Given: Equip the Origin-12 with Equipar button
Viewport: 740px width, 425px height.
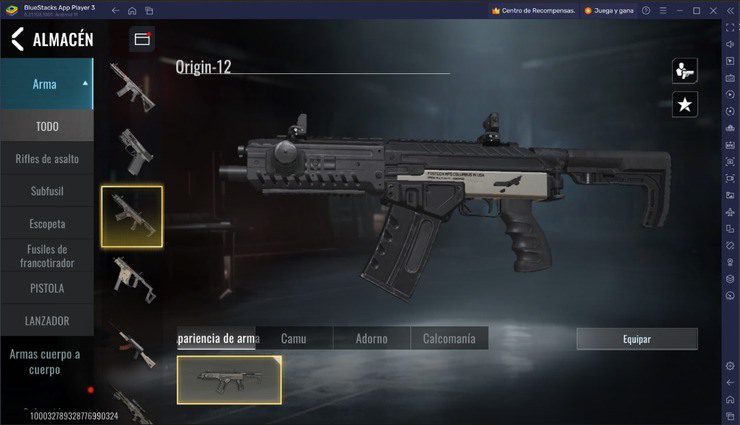Looking at the screenshot, I should (x=636, y=339).
